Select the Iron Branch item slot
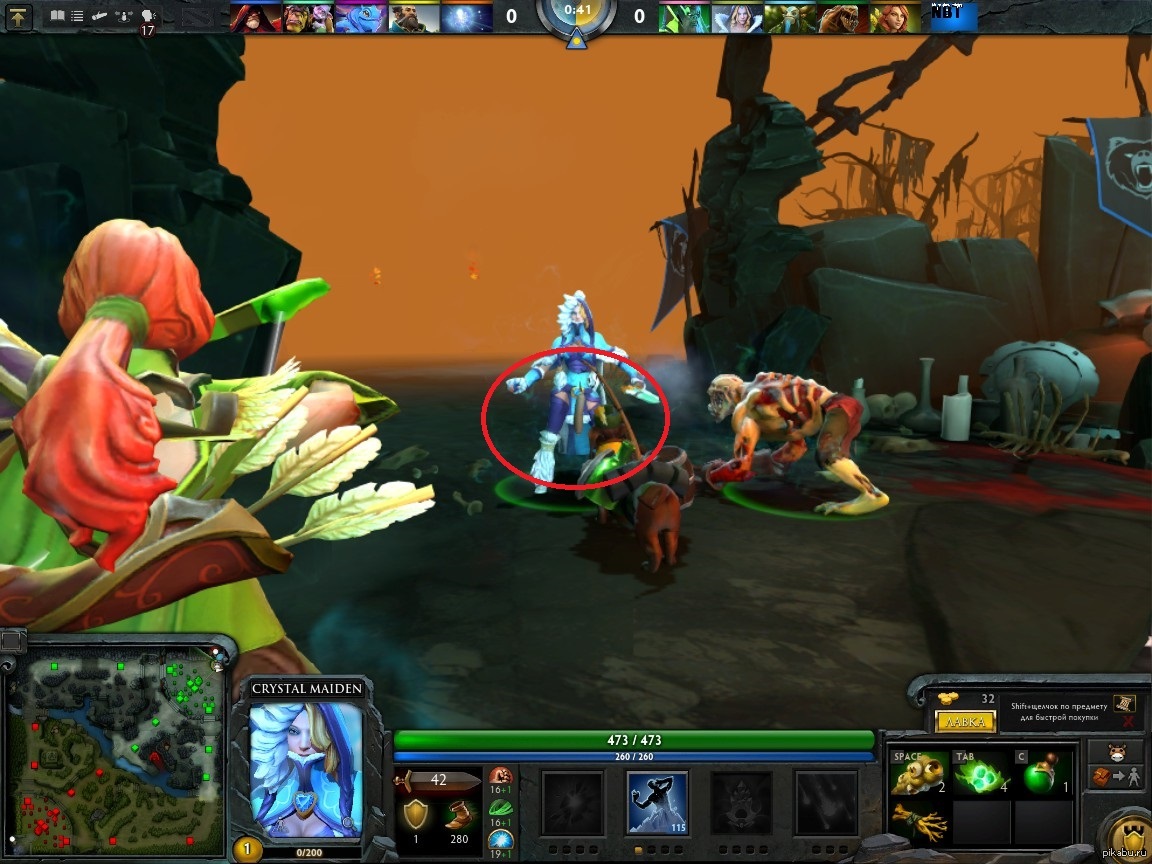This screenshot has width=1152, height=864. (919, 822)
